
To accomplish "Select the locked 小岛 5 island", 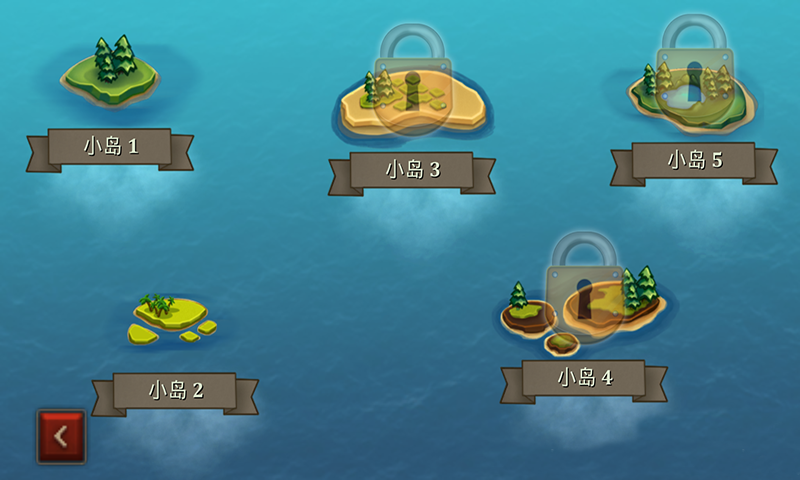I will pos(692,90).
